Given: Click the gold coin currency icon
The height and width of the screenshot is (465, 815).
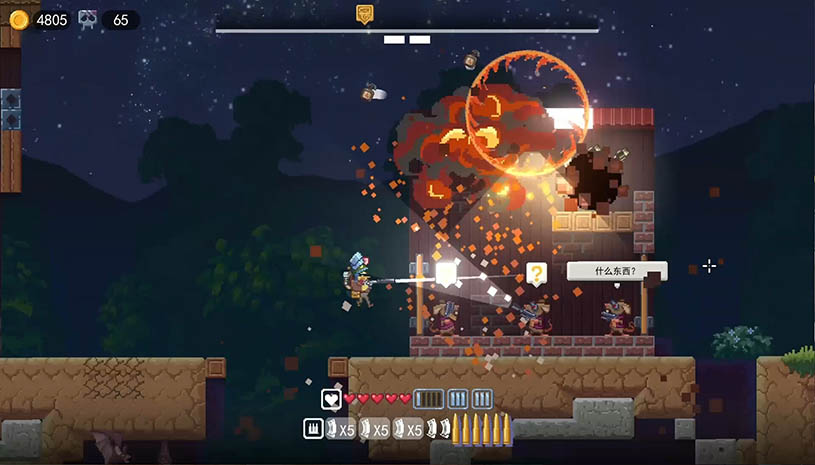Looking at the screenshot, I should (x=19, y=20).
